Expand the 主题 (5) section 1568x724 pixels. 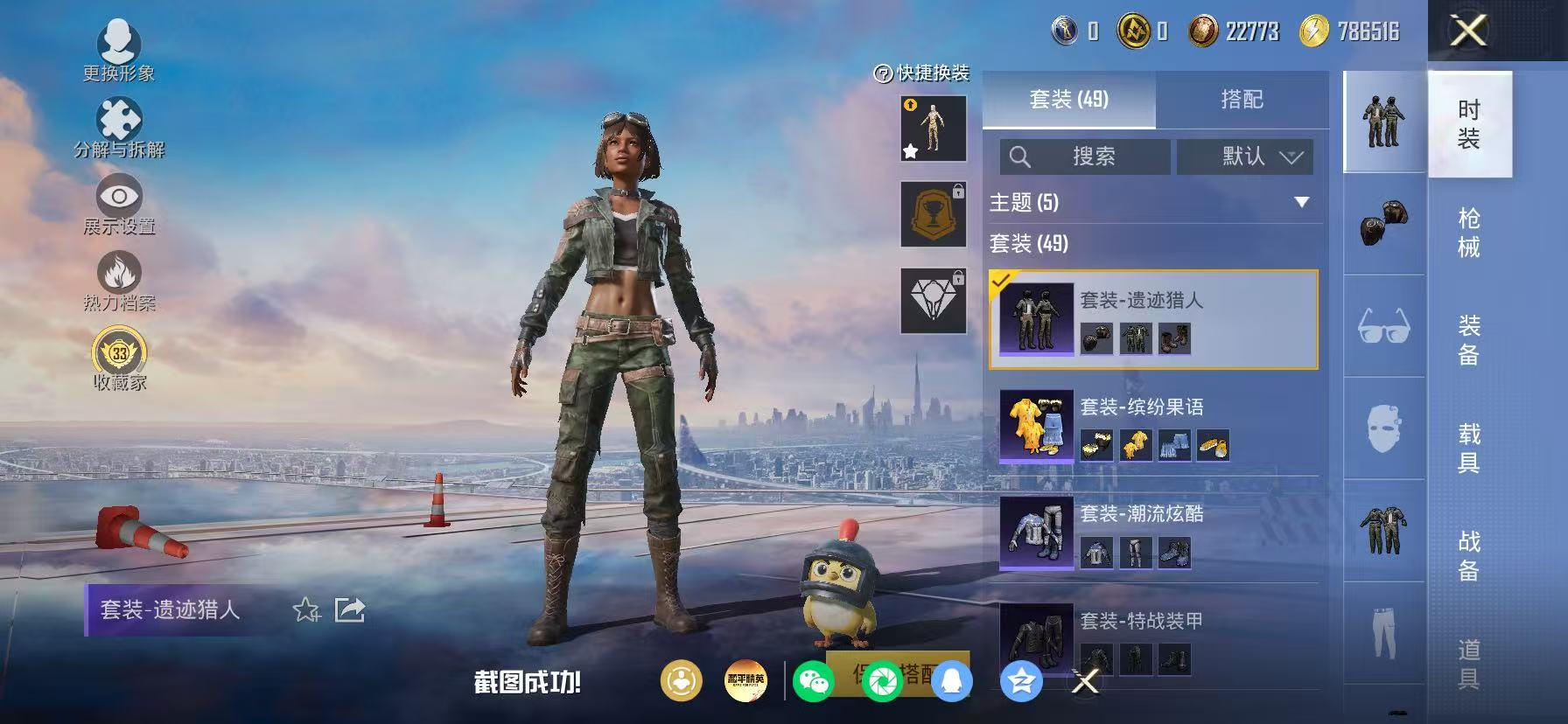1301,203
